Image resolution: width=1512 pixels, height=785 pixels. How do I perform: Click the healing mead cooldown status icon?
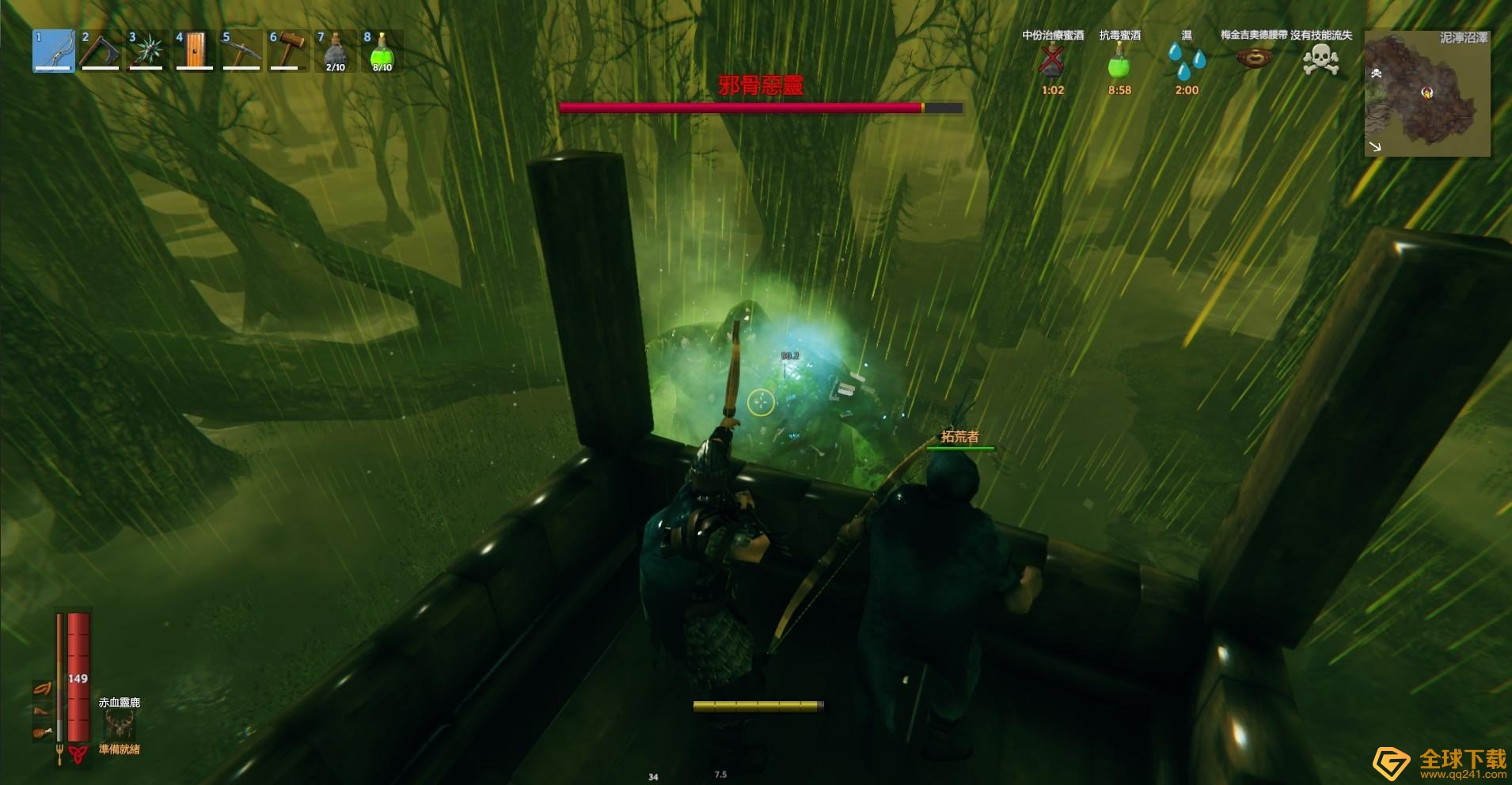pyautogui.click(x=1052, y=60)
